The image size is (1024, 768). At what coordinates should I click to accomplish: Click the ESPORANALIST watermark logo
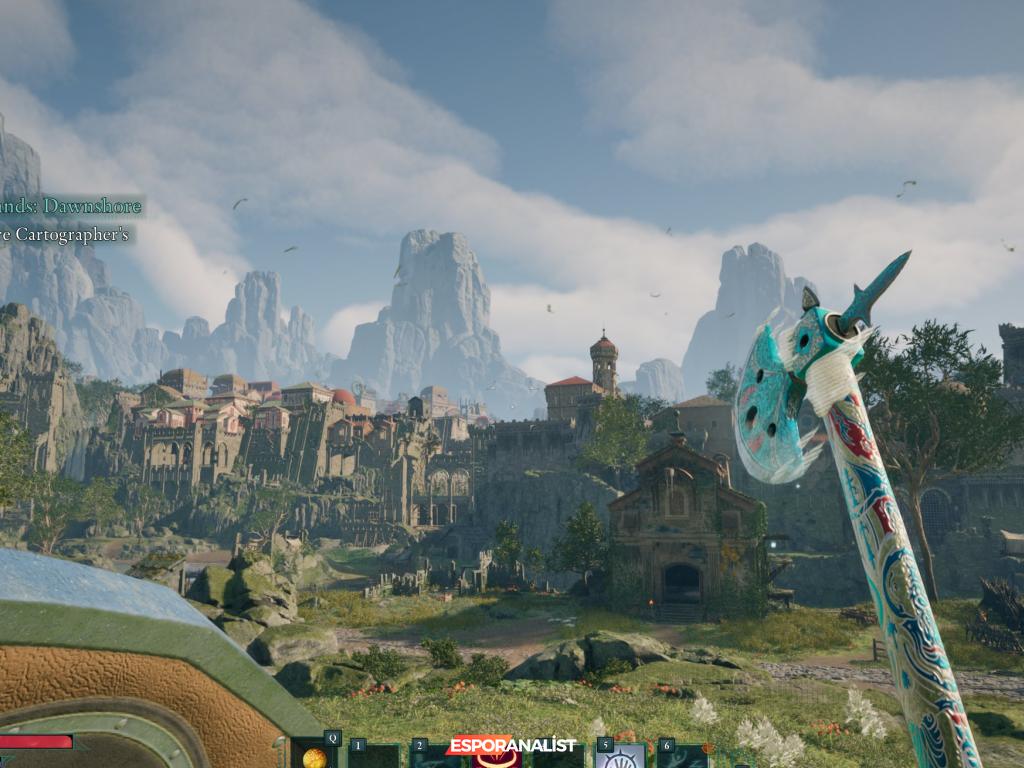tap(512, 745)
